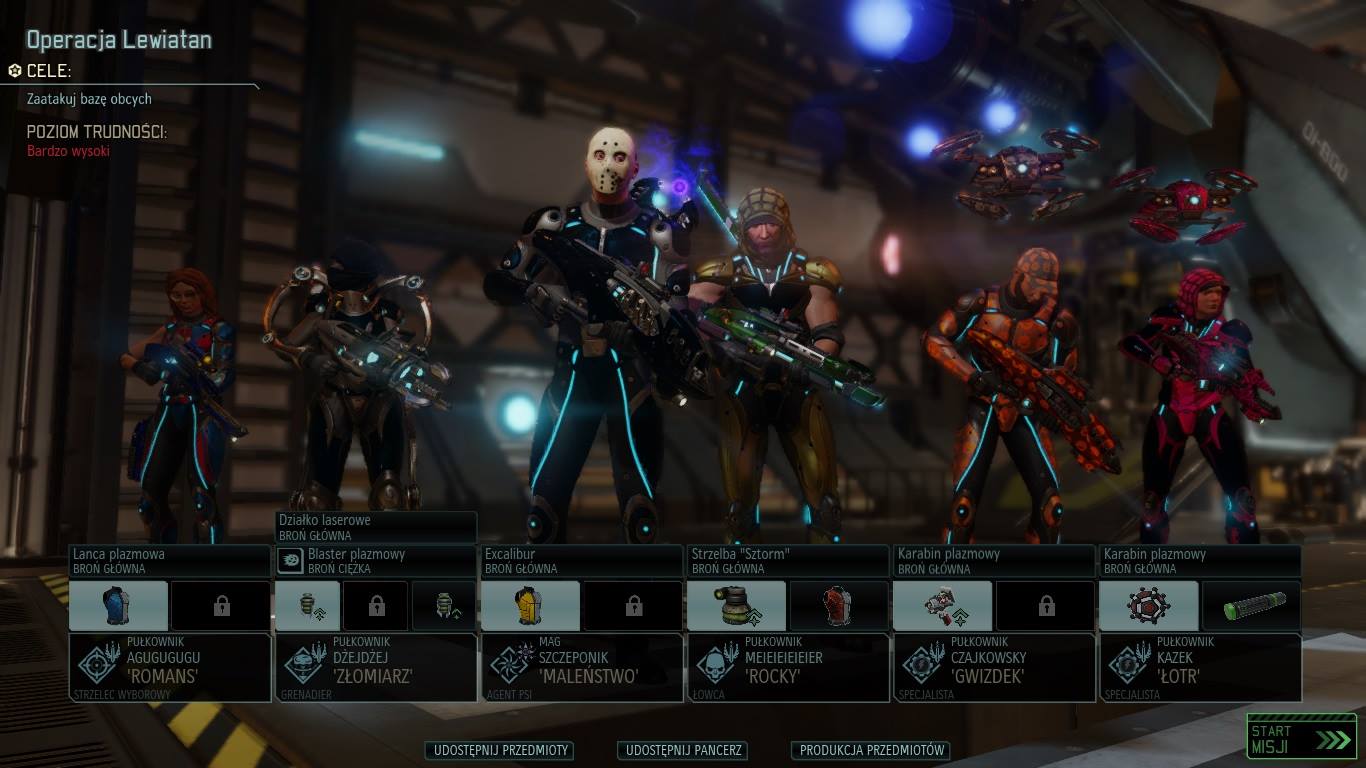Click the Blaster plazmowy heavy weapon icon
This screenshot has width=1366, height=768.
pos(290,560)
